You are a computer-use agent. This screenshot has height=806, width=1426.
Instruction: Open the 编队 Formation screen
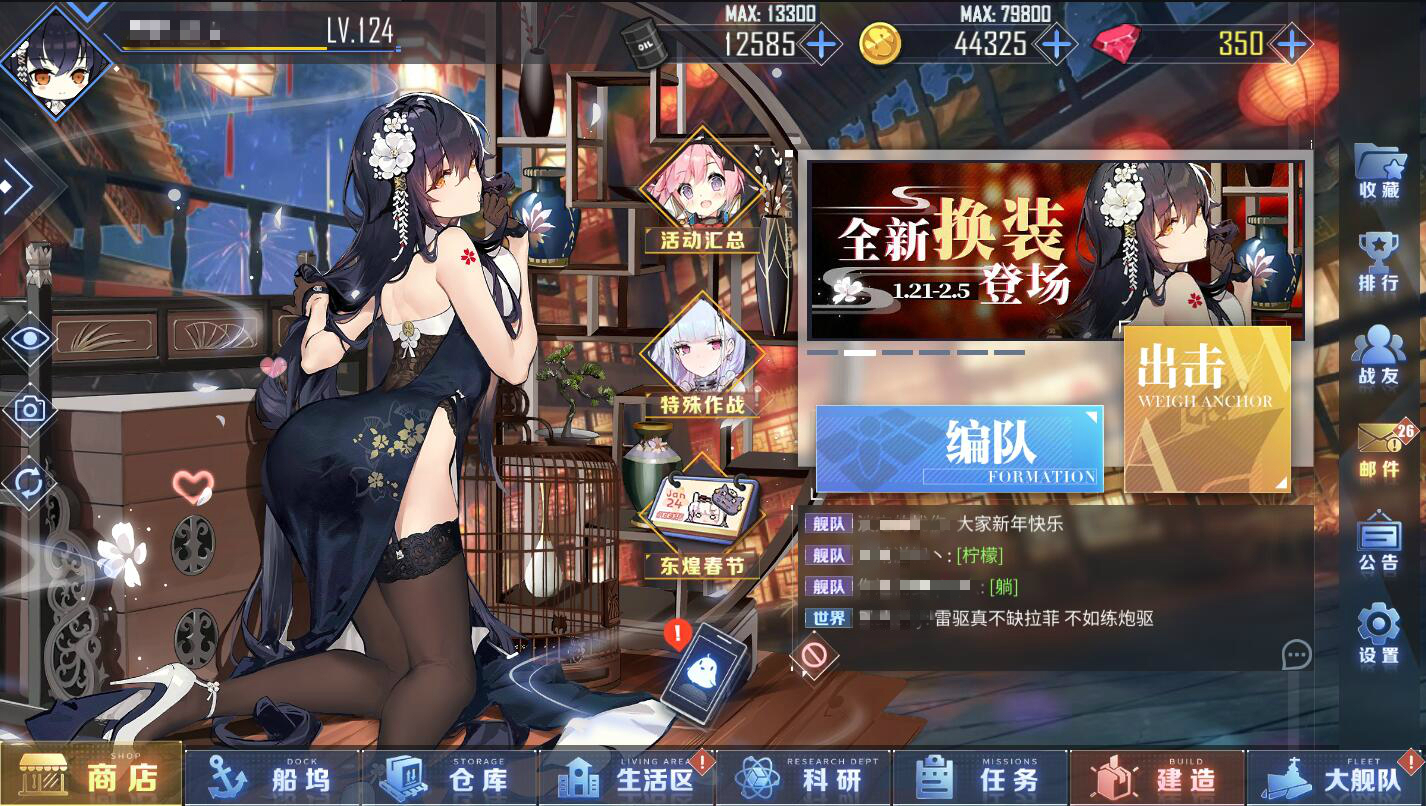click(x=959, y=448)
